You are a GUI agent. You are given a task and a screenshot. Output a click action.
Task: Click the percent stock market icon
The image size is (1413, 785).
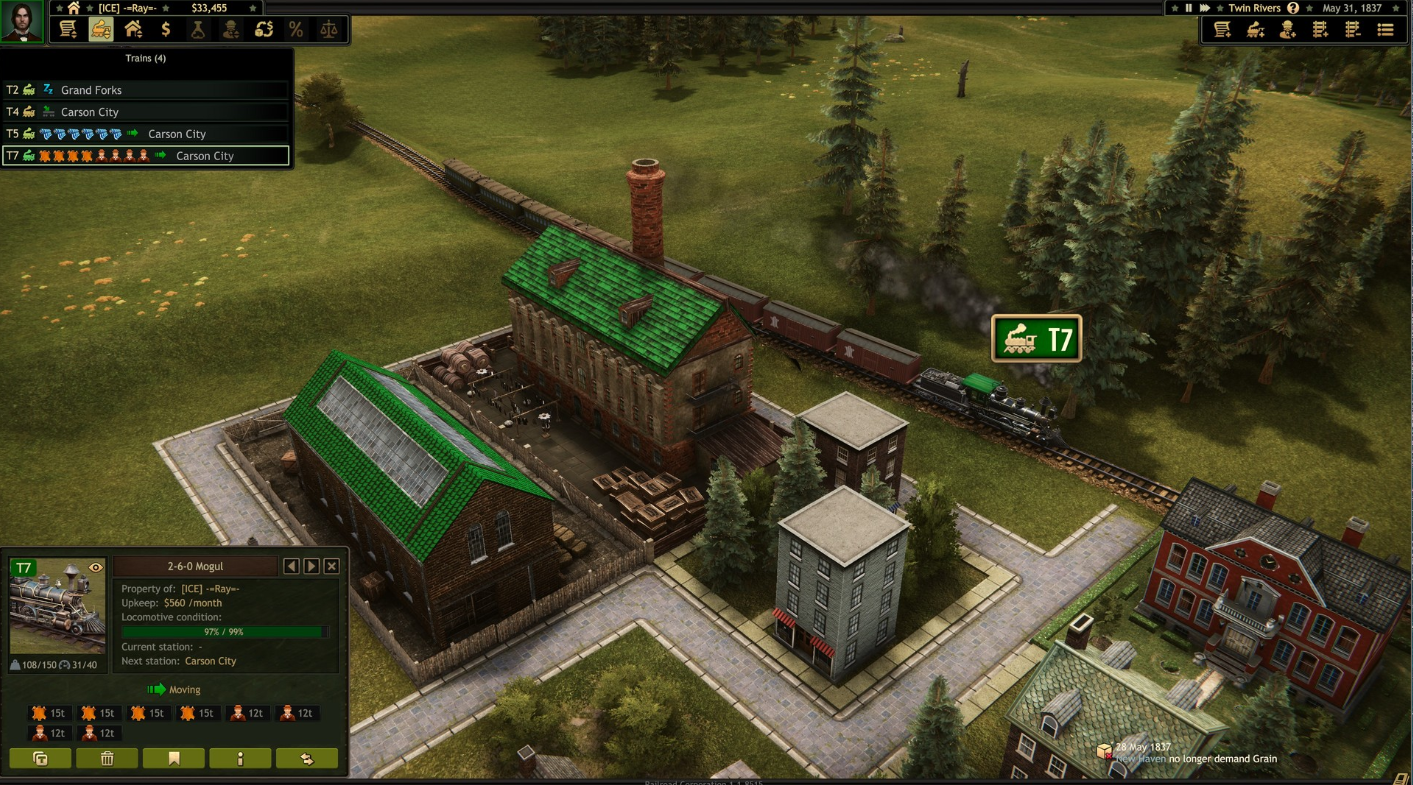point(297,30)
